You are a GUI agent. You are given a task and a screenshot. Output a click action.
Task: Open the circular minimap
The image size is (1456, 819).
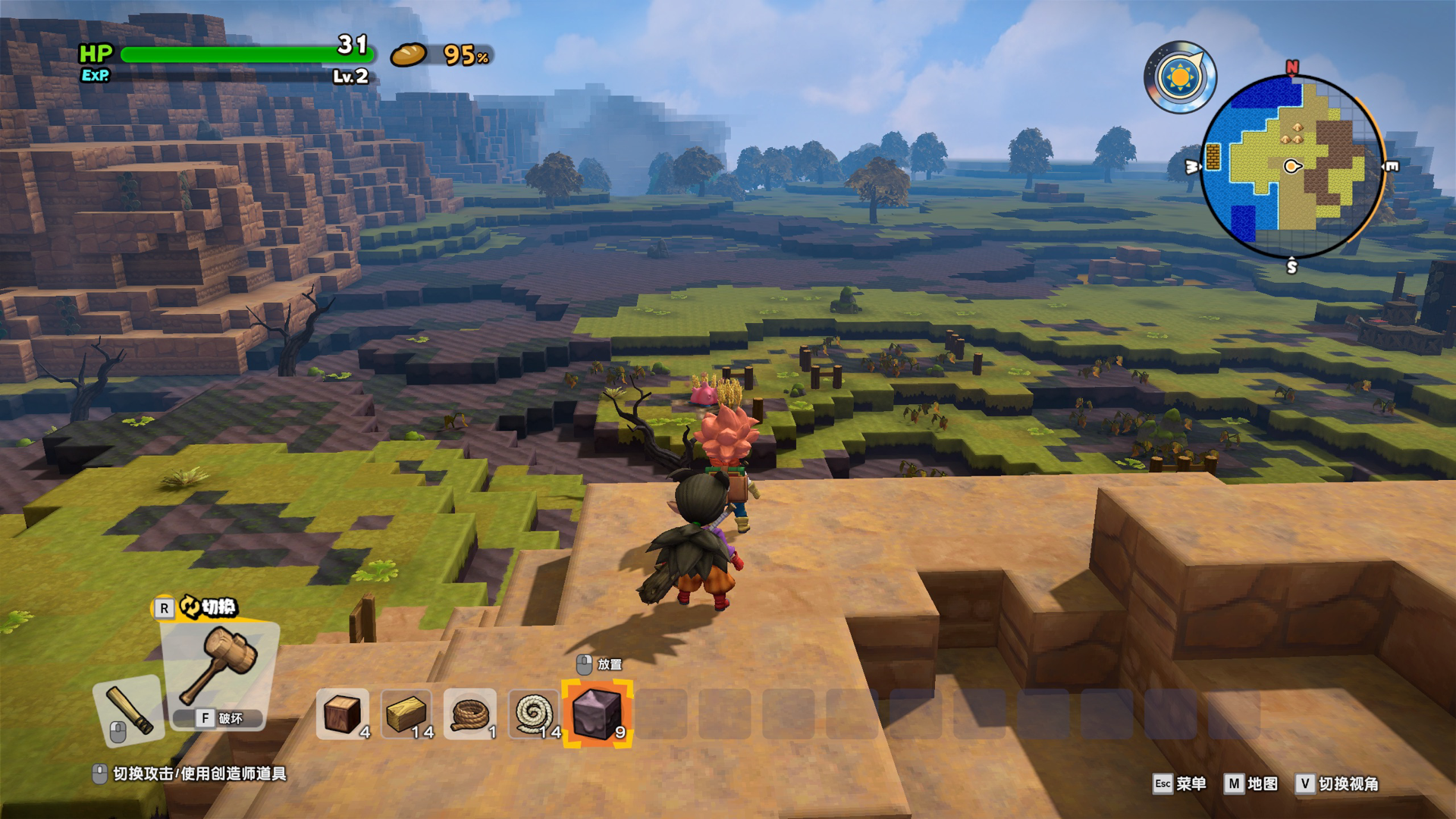coord(1292,167)
